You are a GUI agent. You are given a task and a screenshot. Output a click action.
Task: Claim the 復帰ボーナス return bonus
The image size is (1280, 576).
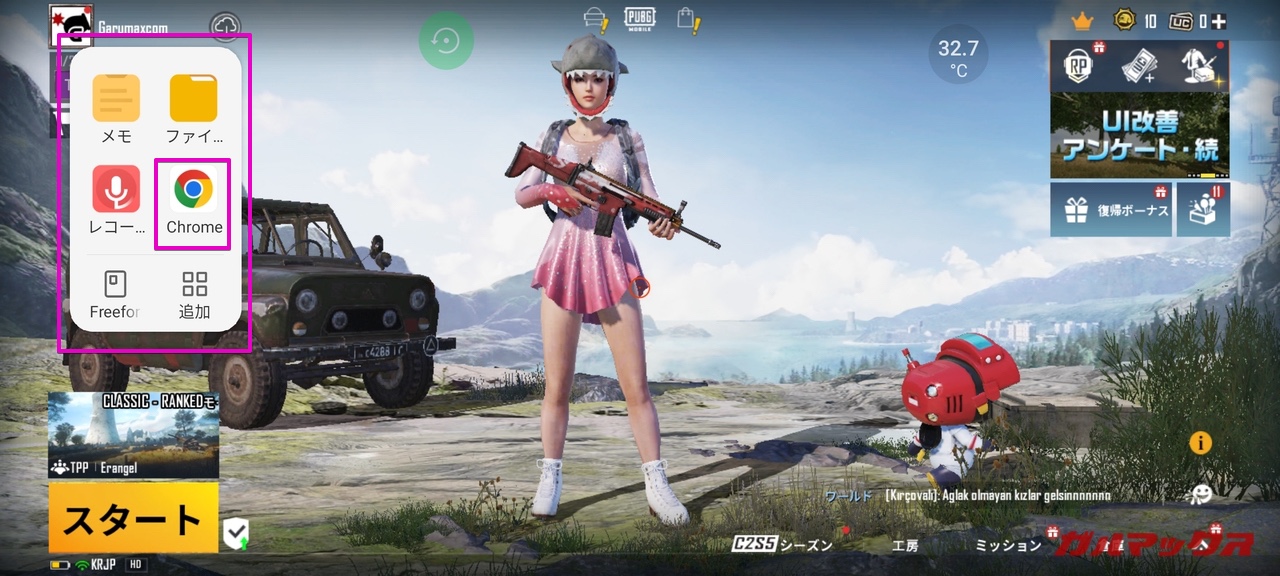1111,210
